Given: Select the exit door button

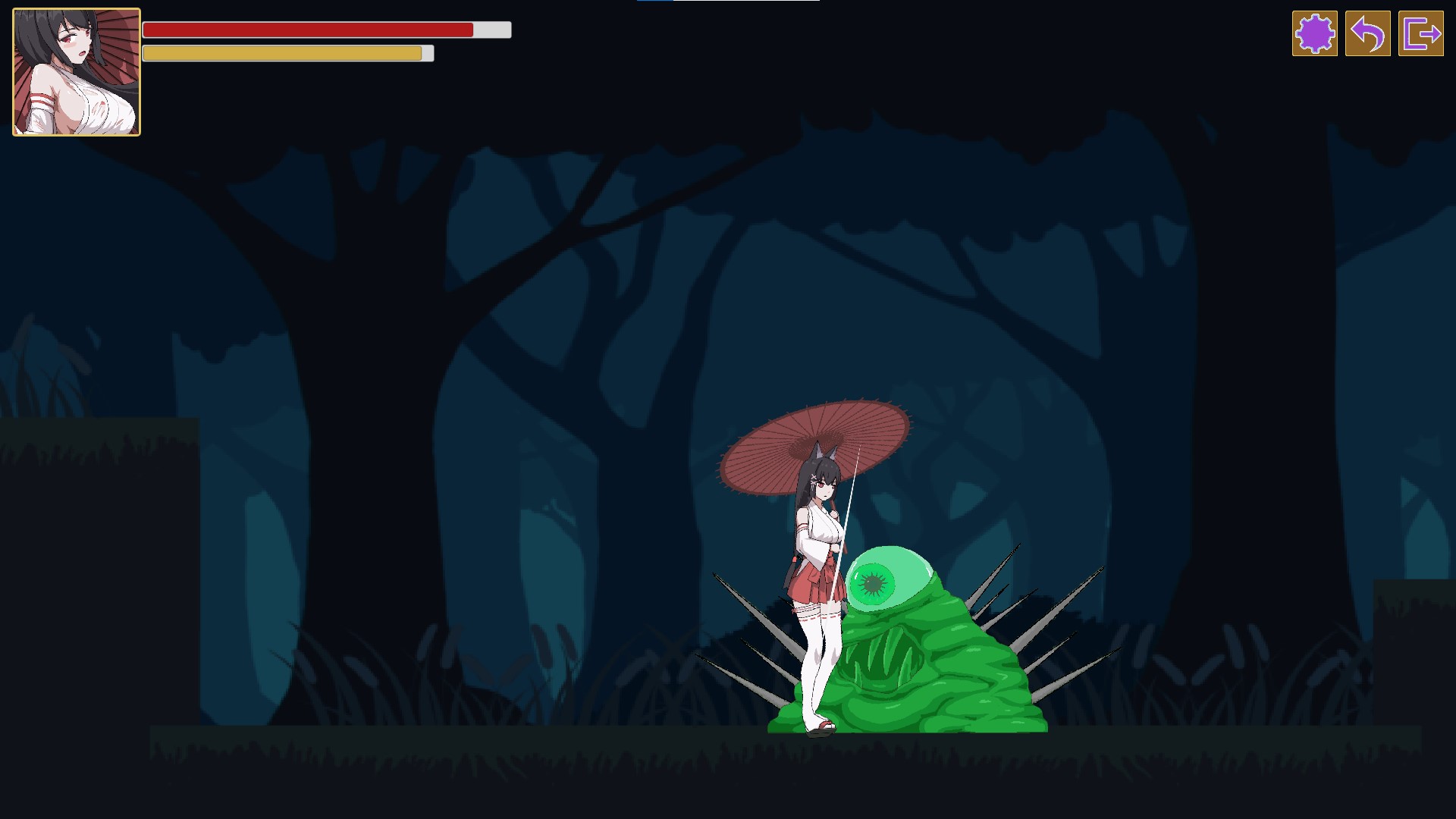Looking at the screenshot, I should [1420, 33].
